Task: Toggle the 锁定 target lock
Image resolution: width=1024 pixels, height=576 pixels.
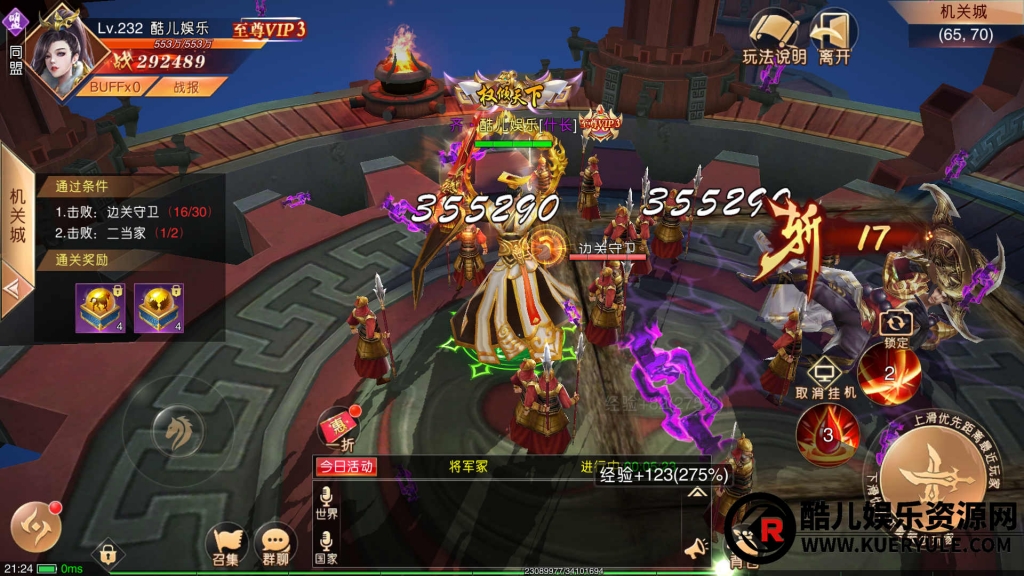Action: (x=896, y=328)
